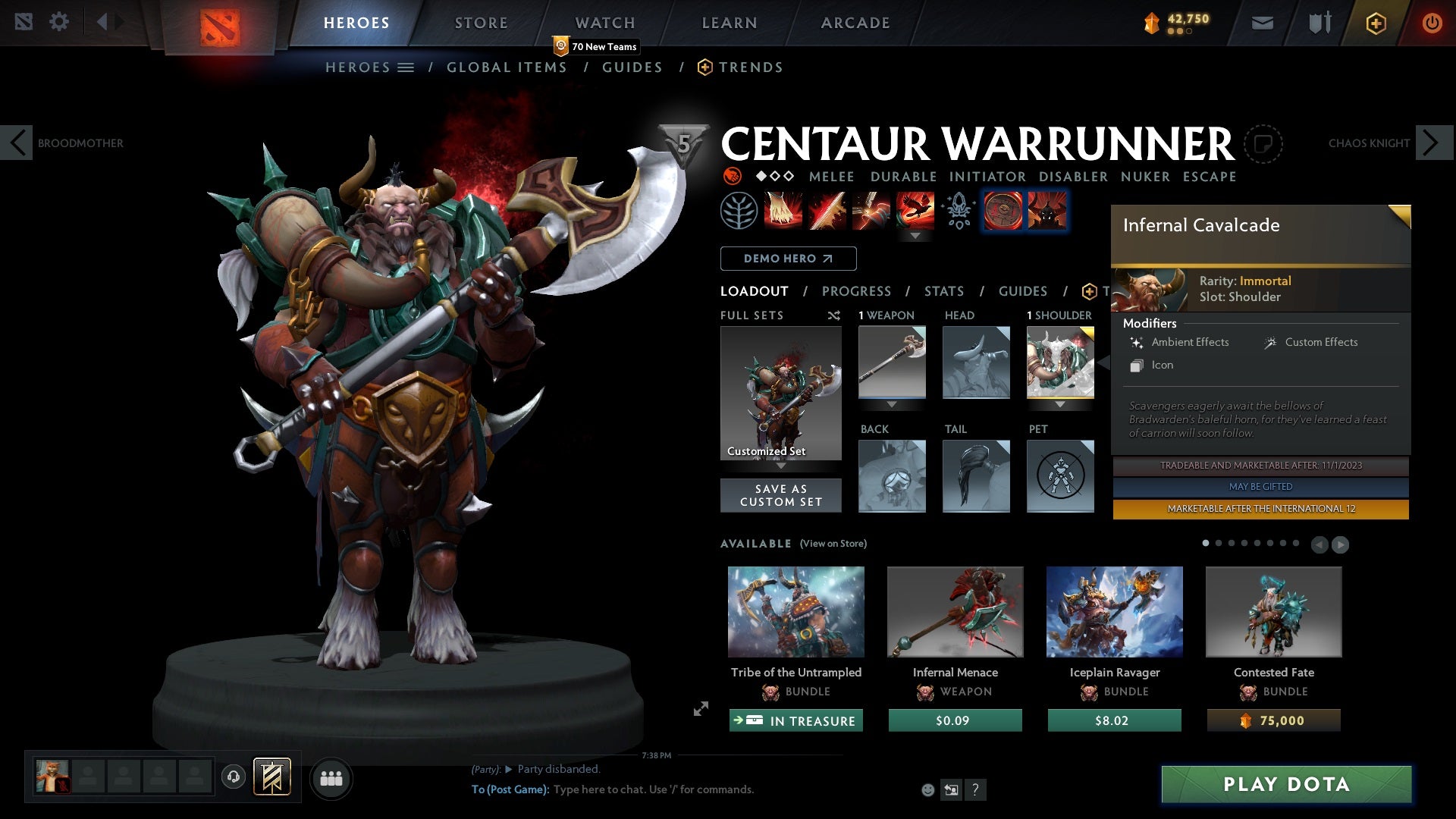The image size is (1456, 819).
Task: Click the Dota 2 logo in top-left
Action: click(x=220, y=23)
